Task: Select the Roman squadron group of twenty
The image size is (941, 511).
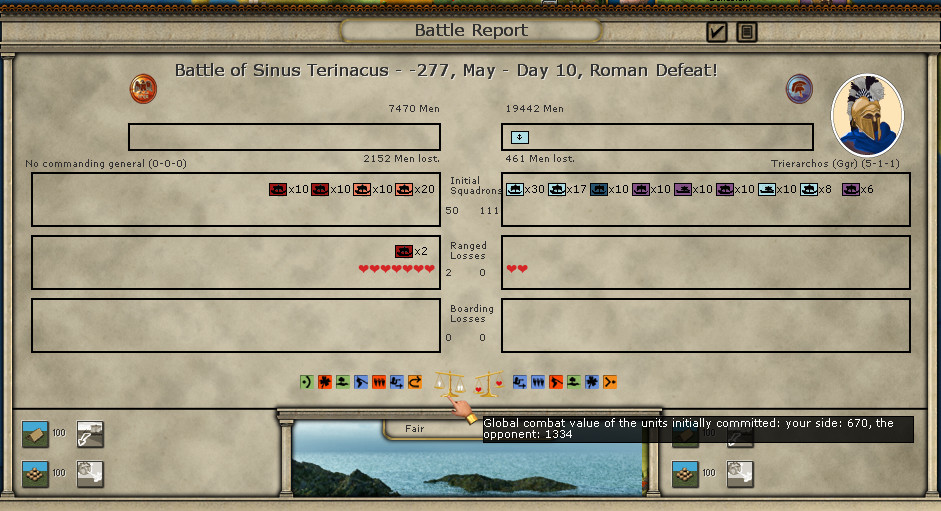Action: pyautogui.click(x=404, y=189)
